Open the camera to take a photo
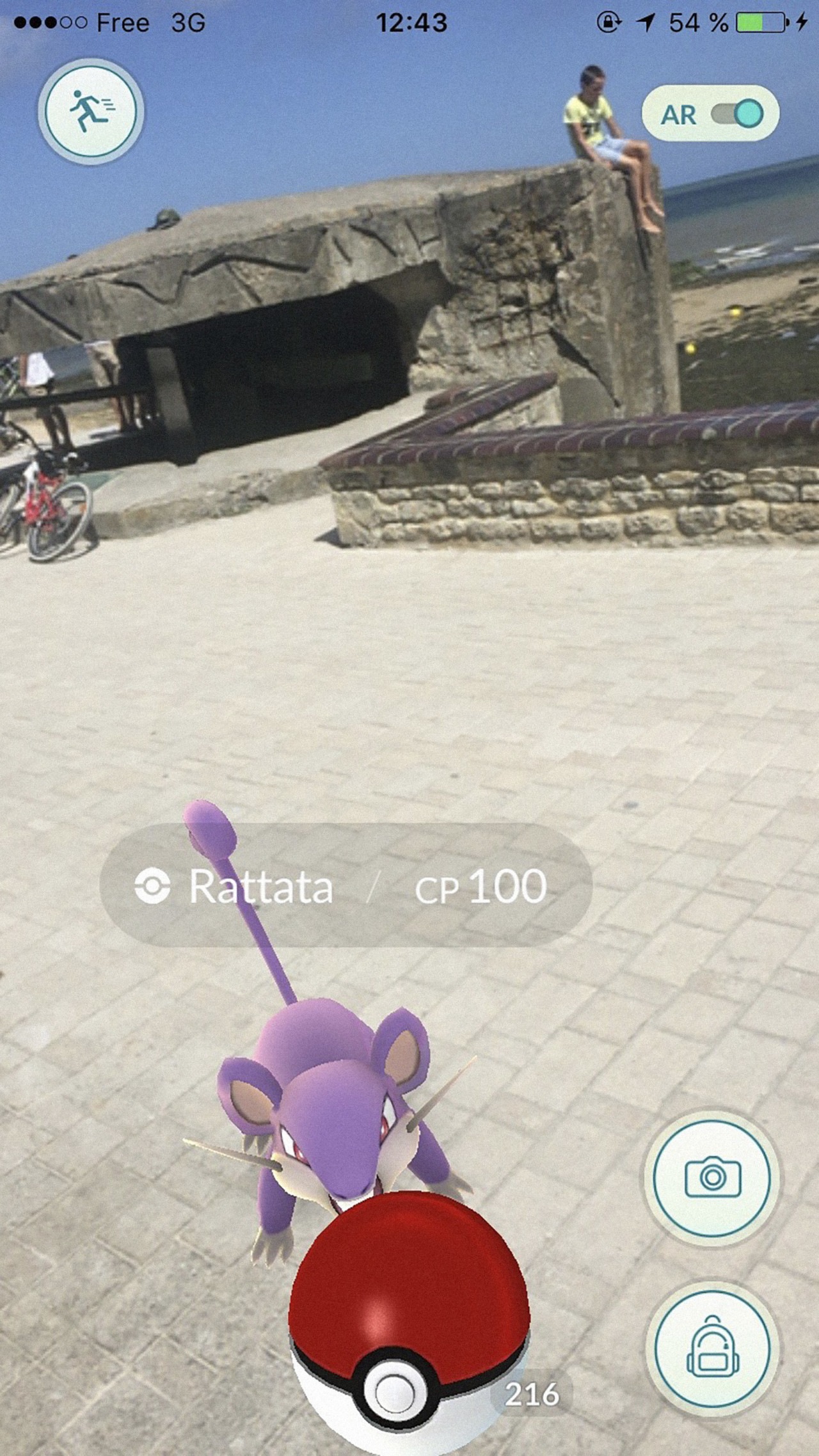This screenshot has width=819, height=1456. pos(712,1178)
